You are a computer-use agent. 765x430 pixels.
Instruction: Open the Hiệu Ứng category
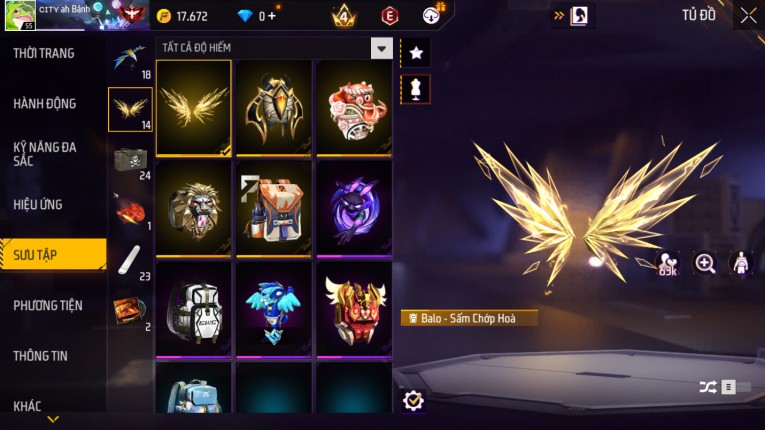[x=39, y=204]
